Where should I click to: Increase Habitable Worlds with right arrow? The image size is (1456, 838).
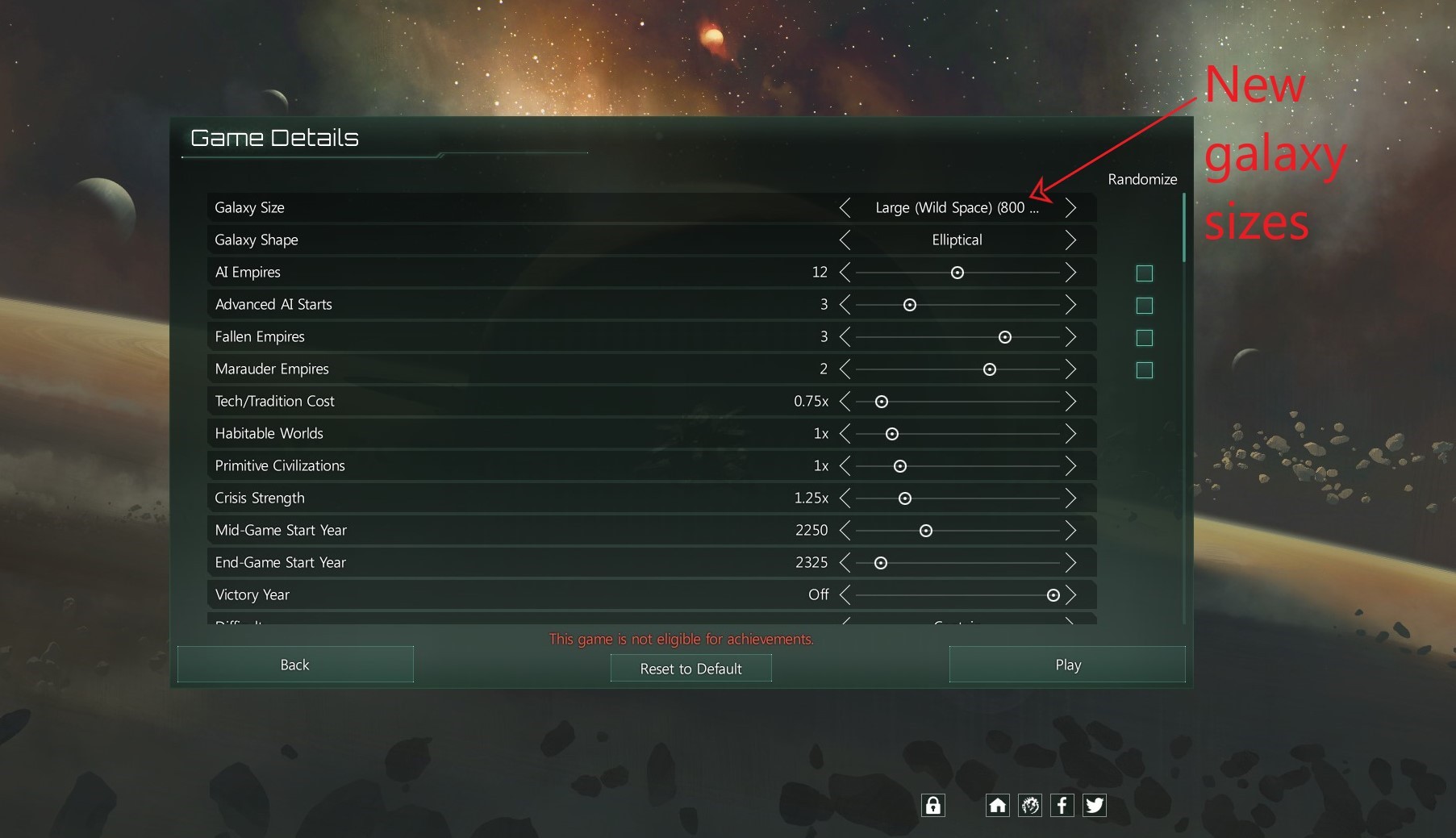click(1070, 434)
